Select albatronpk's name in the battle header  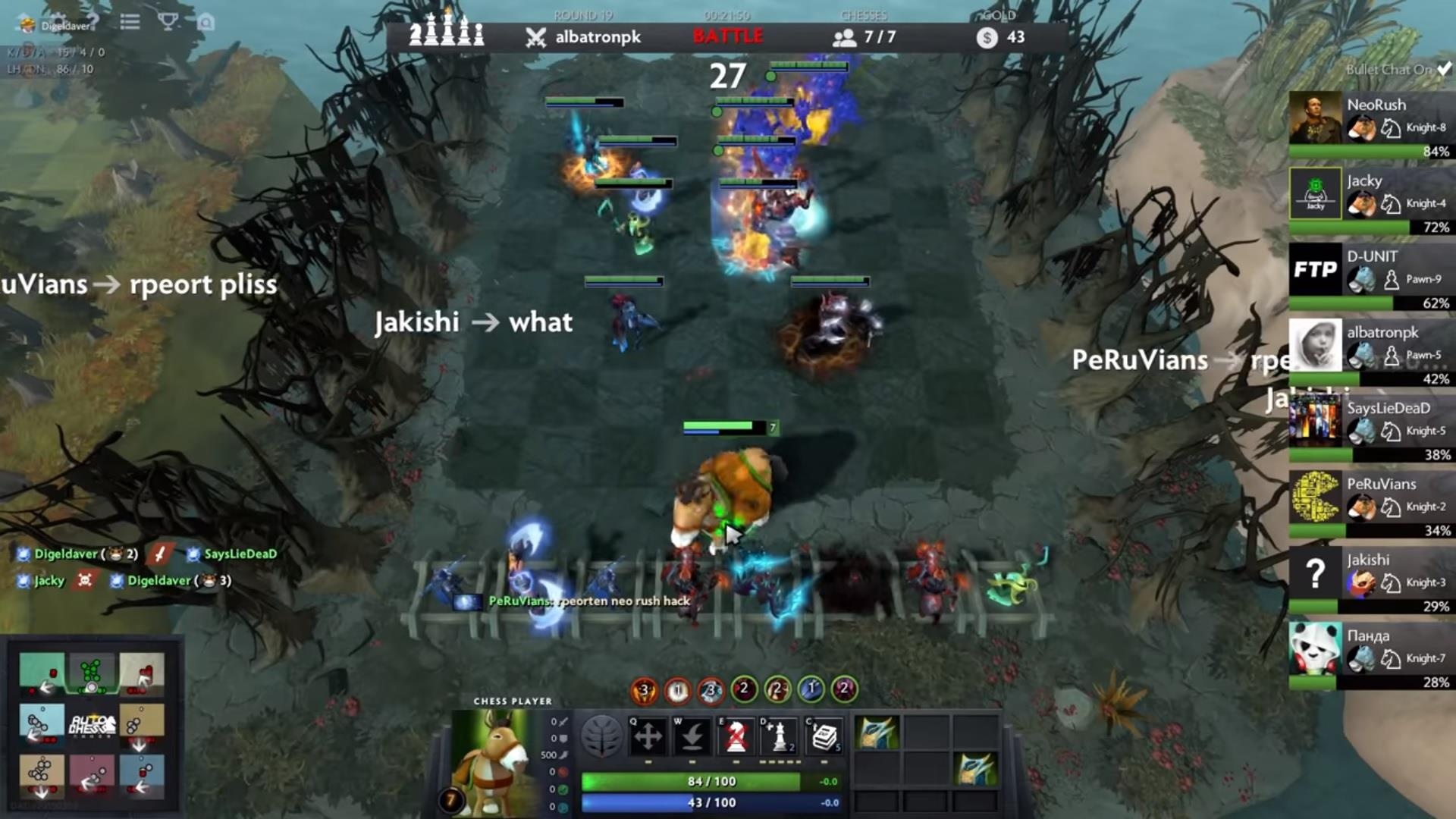click(597, 36)
